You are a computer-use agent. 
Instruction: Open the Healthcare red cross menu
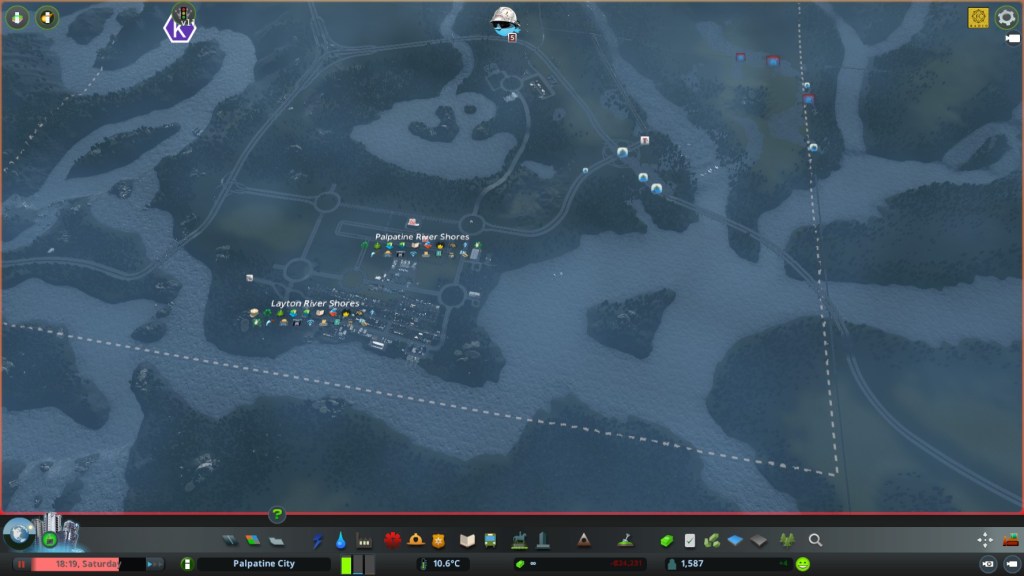click(x=391, y=540)
